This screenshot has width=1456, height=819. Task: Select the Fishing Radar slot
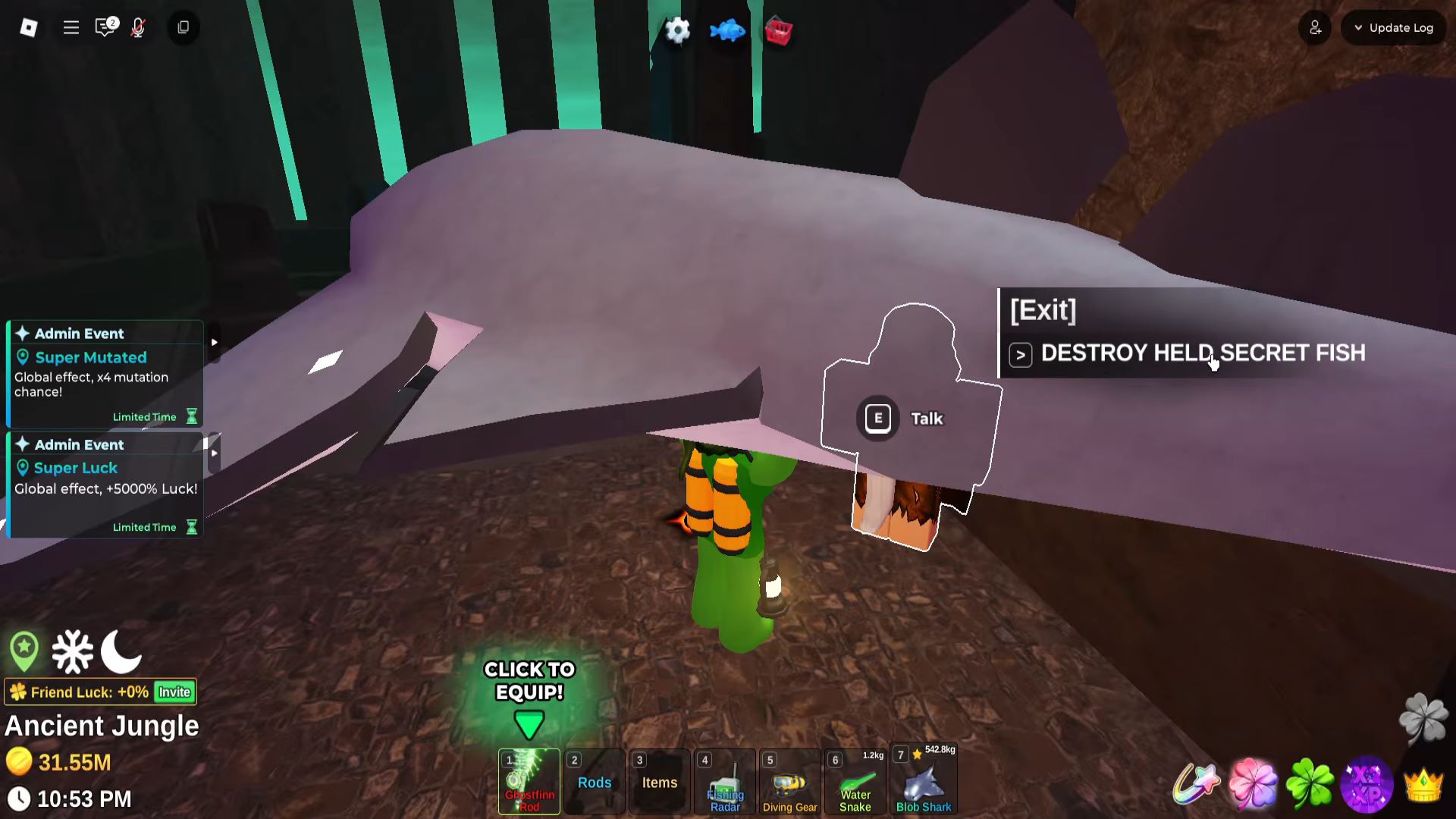tap(725, 782)
